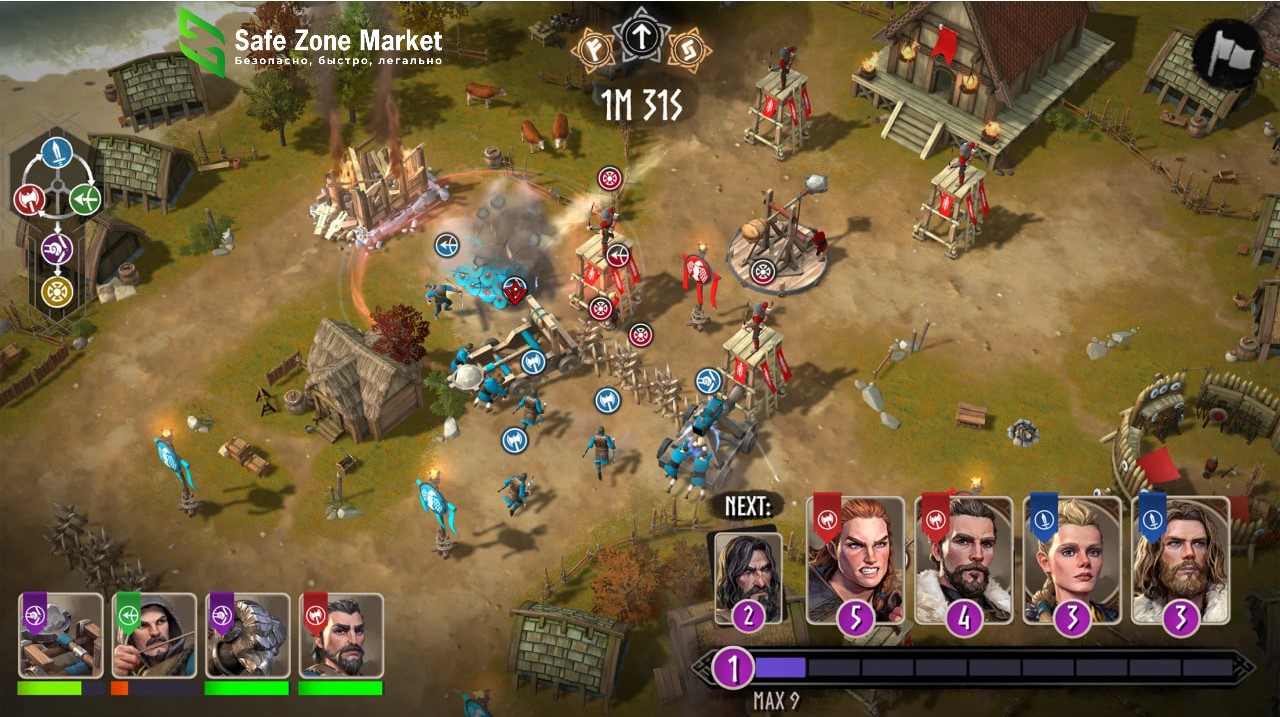Select the hooded archer unit portrait
The width and height of the screenshot is (1280, 717).
tap(154, 636)
